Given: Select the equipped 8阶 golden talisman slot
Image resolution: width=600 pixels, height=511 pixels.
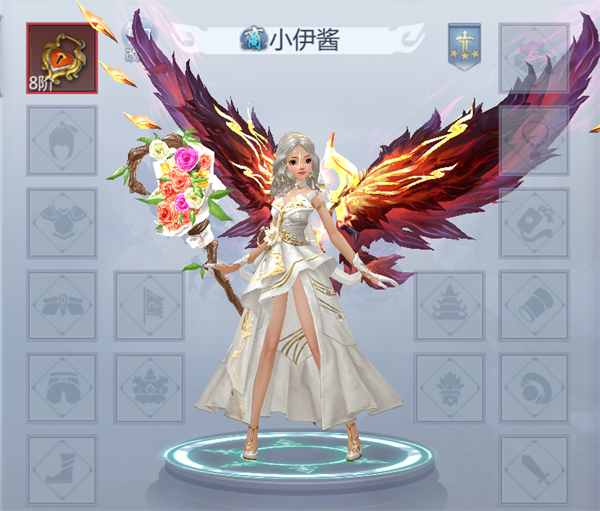Looking at the screenshot, I should (x=62, y=58).
